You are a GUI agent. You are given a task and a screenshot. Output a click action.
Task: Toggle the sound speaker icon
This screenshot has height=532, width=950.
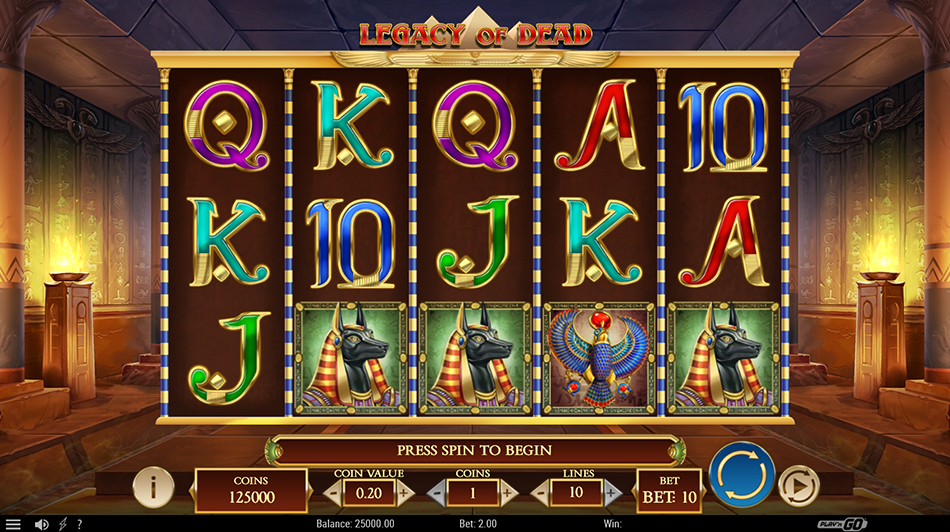coord(41,524)
